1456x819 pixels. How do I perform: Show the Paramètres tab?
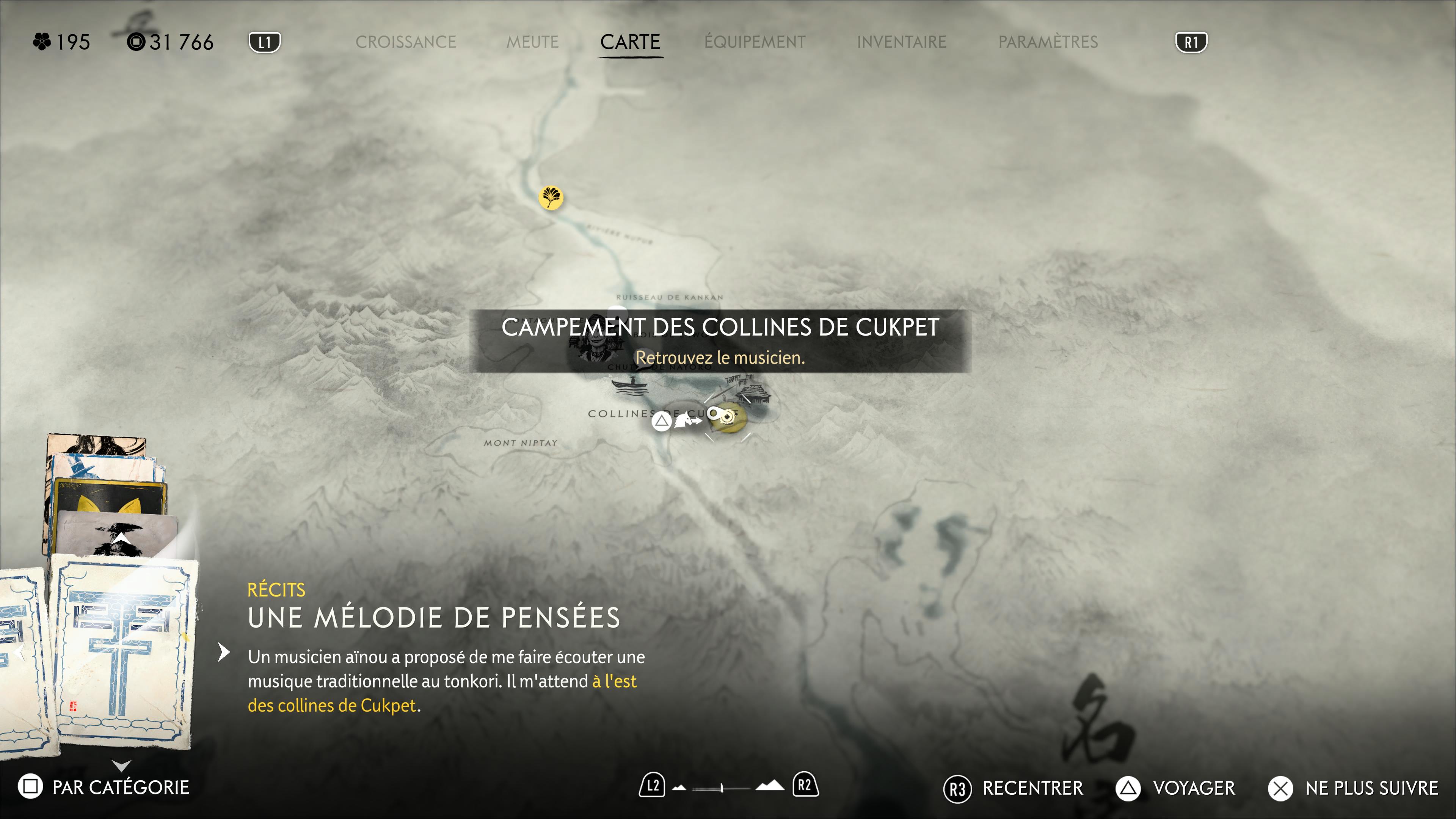point(1048,42)
